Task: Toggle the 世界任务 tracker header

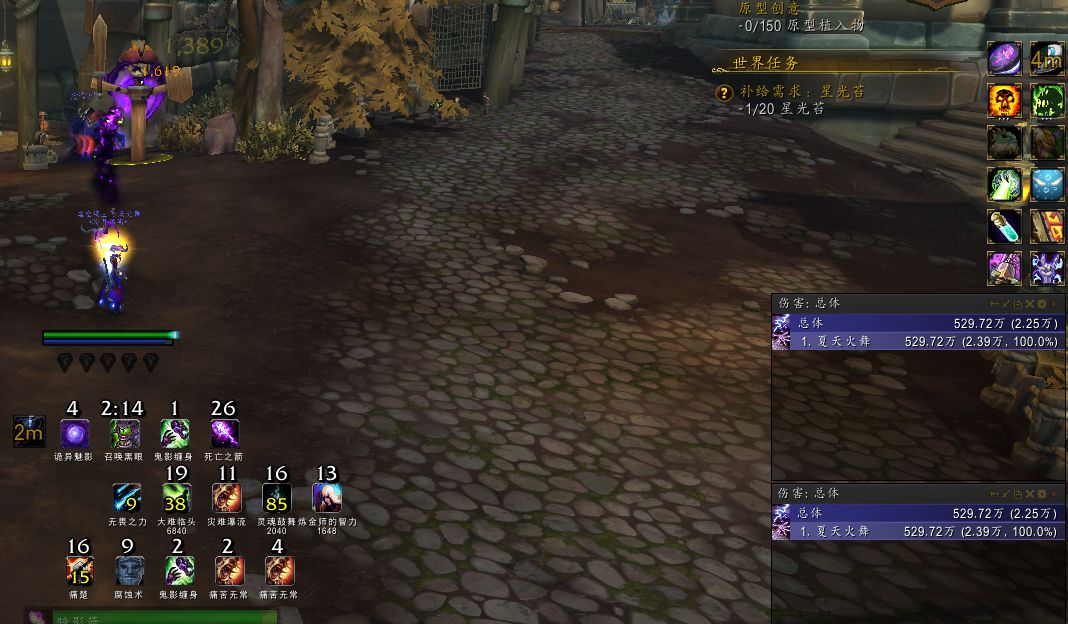Action: 766,63
